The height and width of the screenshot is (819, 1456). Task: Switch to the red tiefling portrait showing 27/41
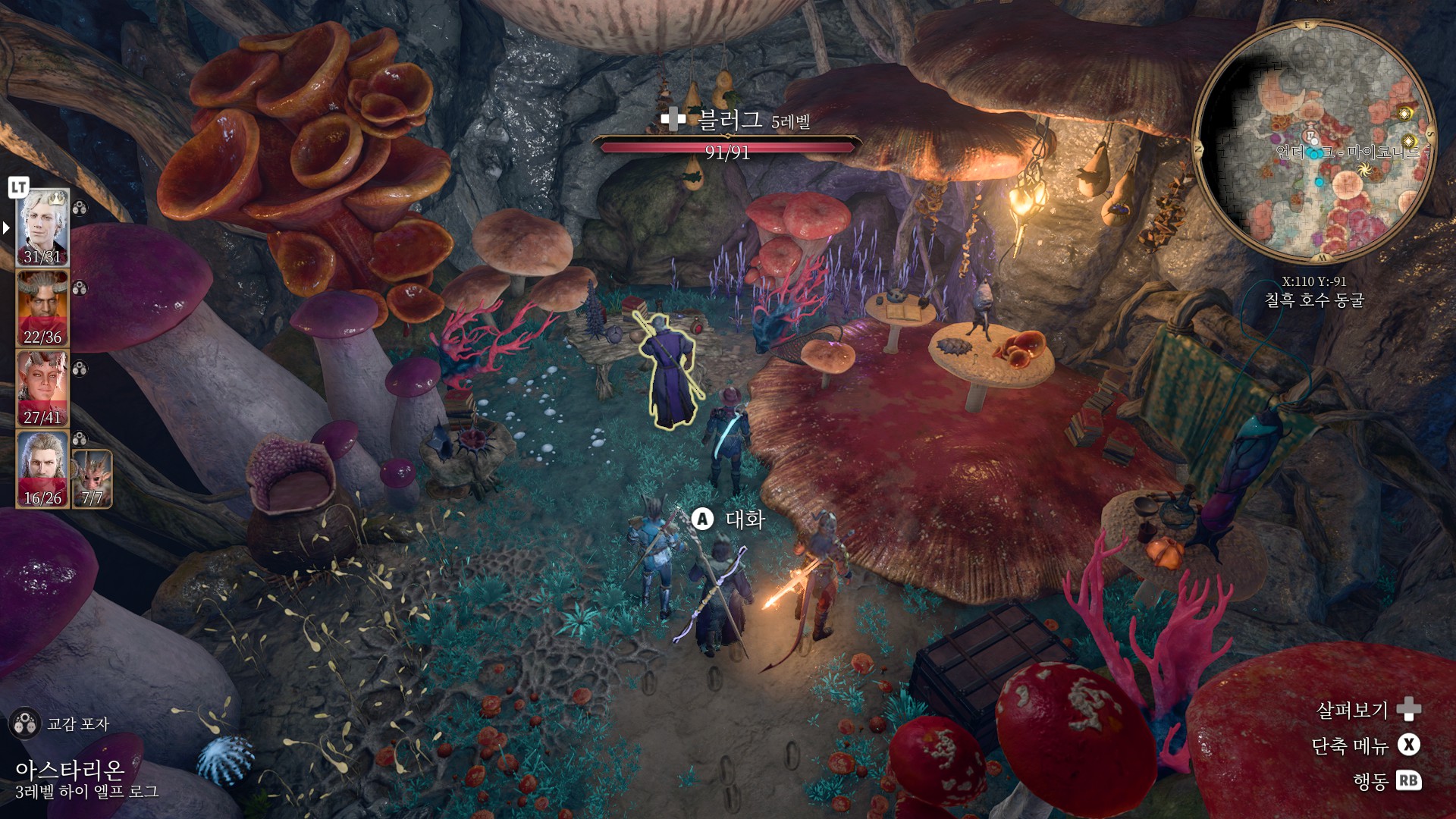pos(42,389)
